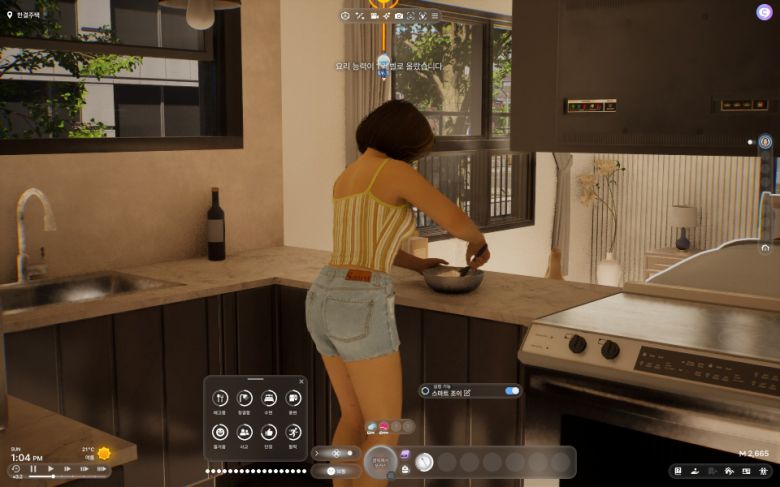Pause the game time
Image resolution: width=780 pixels, height=487 pixels.
click(x=33, y=469)
